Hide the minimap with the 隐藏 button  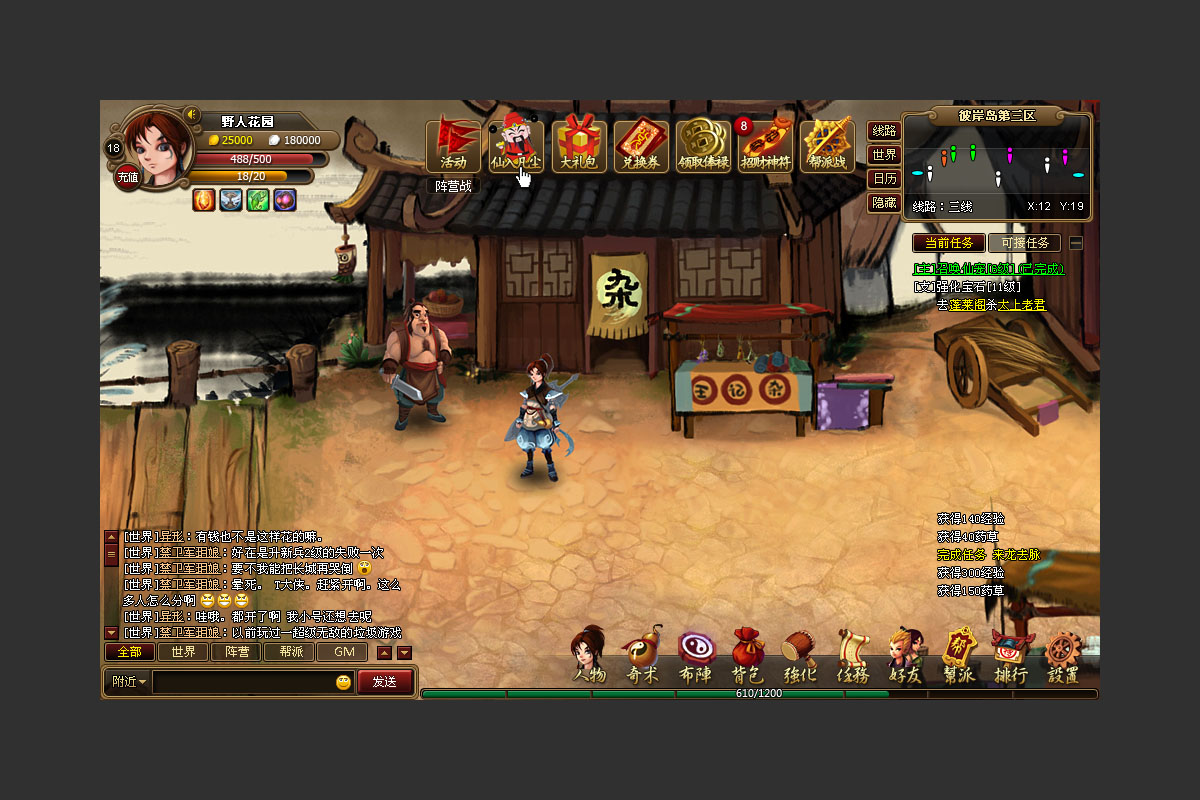884,203
